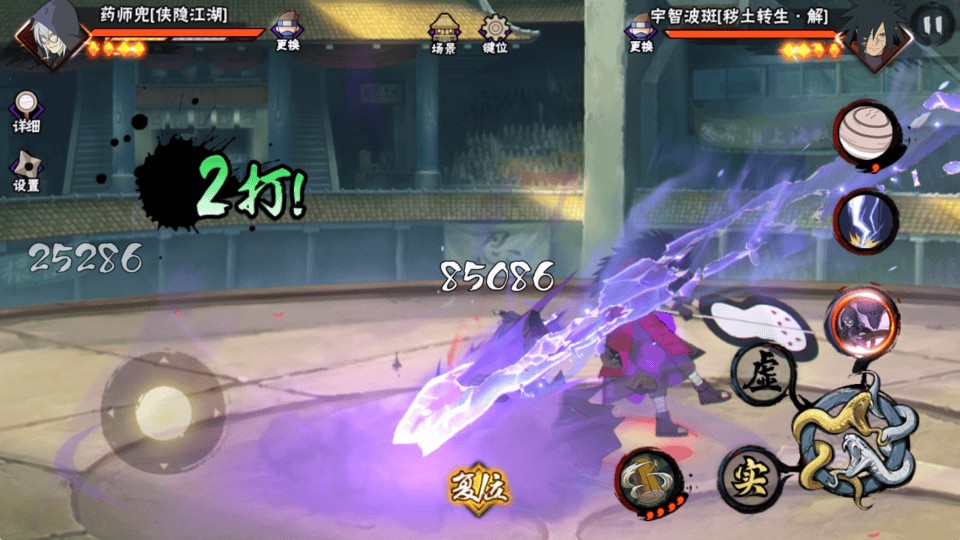The height and width of the screenshot is (540, 960).
Task: Open the 详细 details panel
Action: 26,112
